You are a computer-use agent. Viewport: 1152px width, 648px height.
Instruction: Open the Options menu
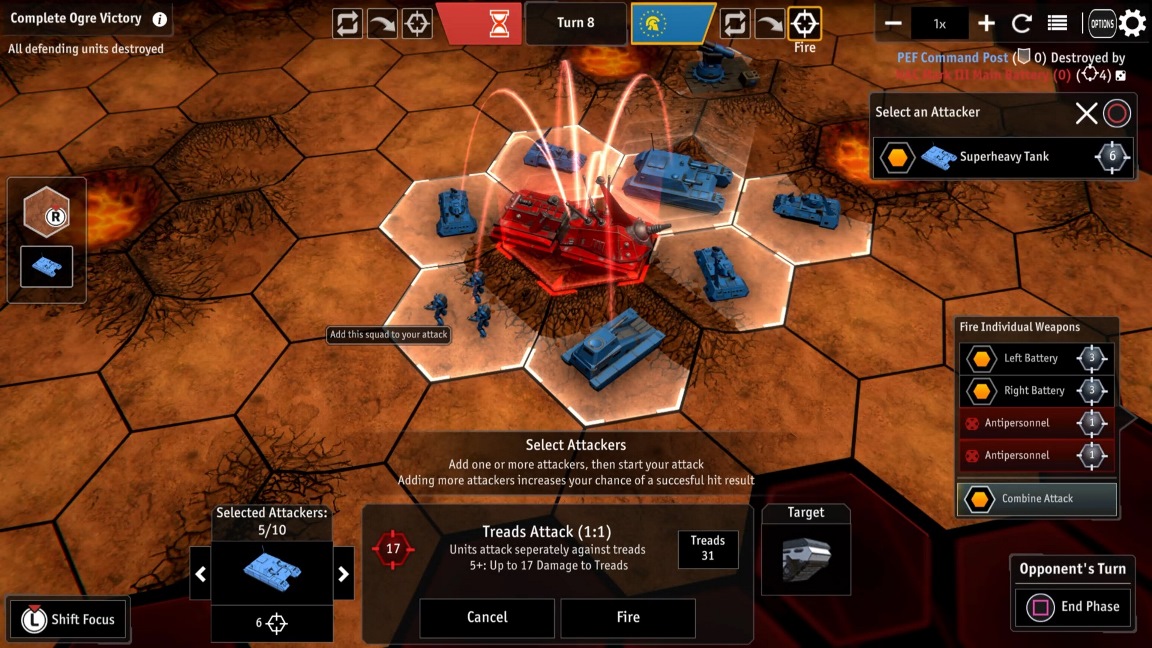(x=1102, y=23)
